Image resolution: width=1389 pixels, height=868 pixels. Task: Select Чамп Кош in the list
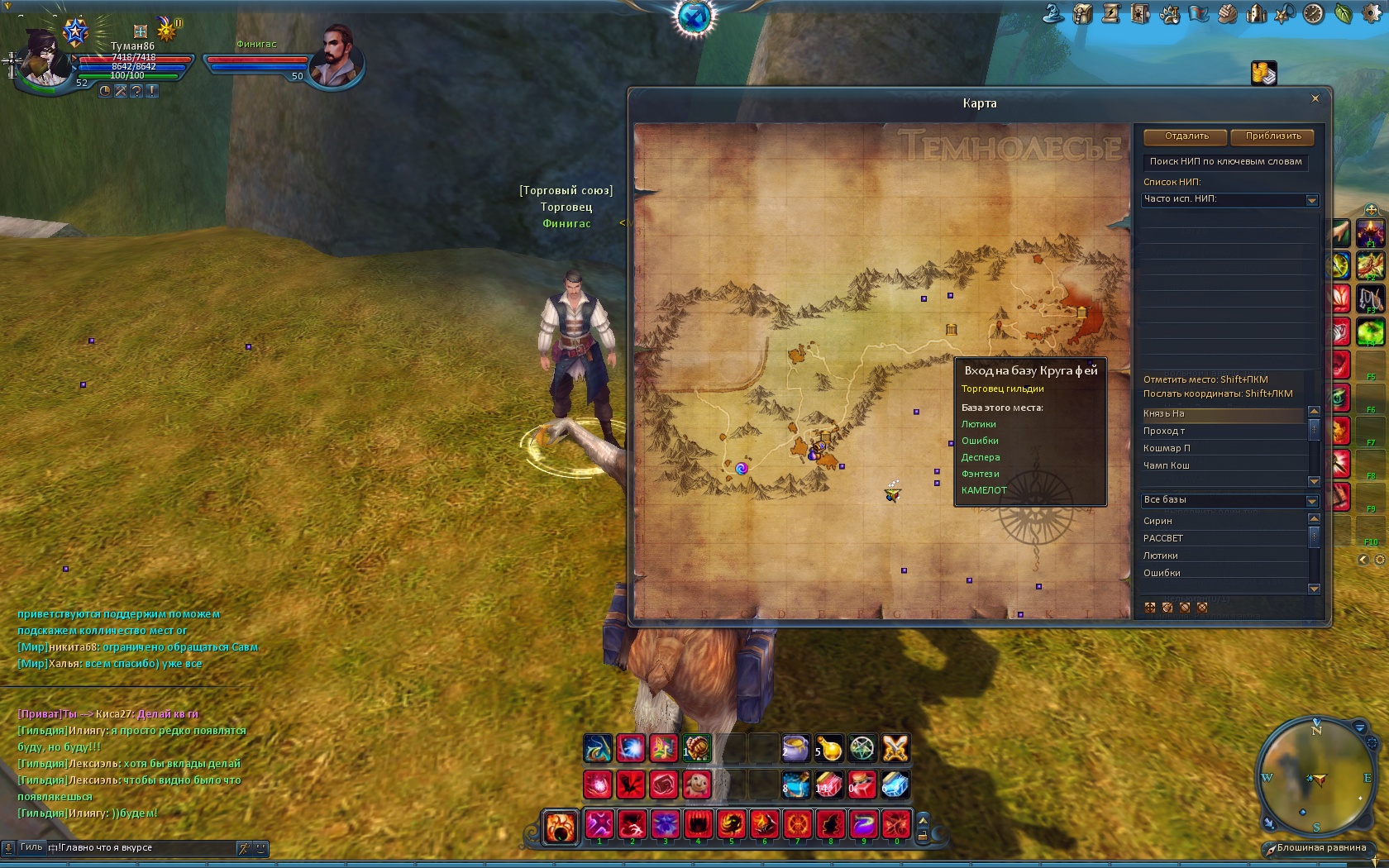pos(1167,465)
